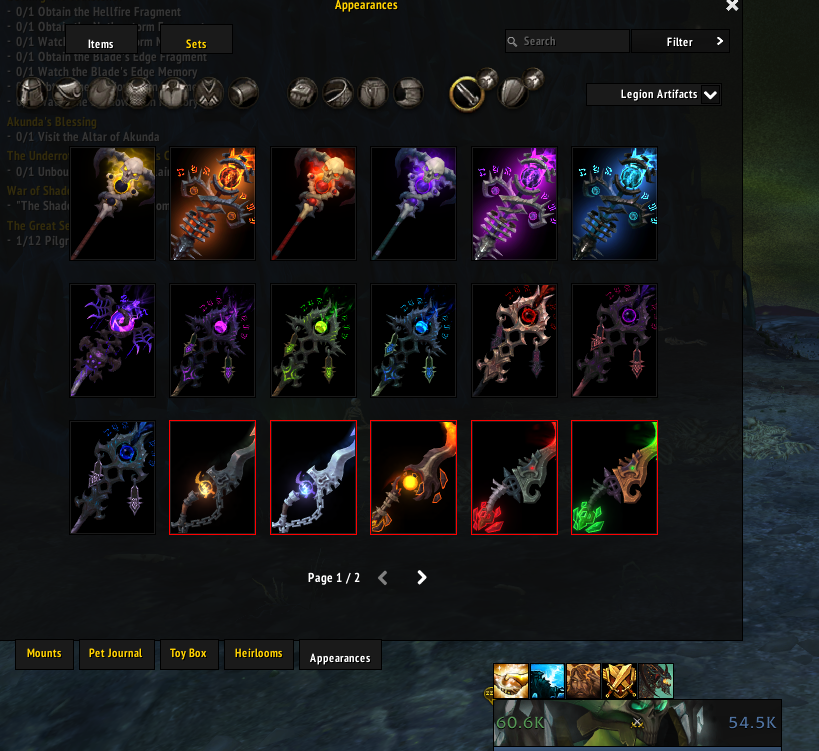Pick the orange rune staff appearance
Image resolution: width=819 pixels, height=751 pixels.
pos(213,204)
